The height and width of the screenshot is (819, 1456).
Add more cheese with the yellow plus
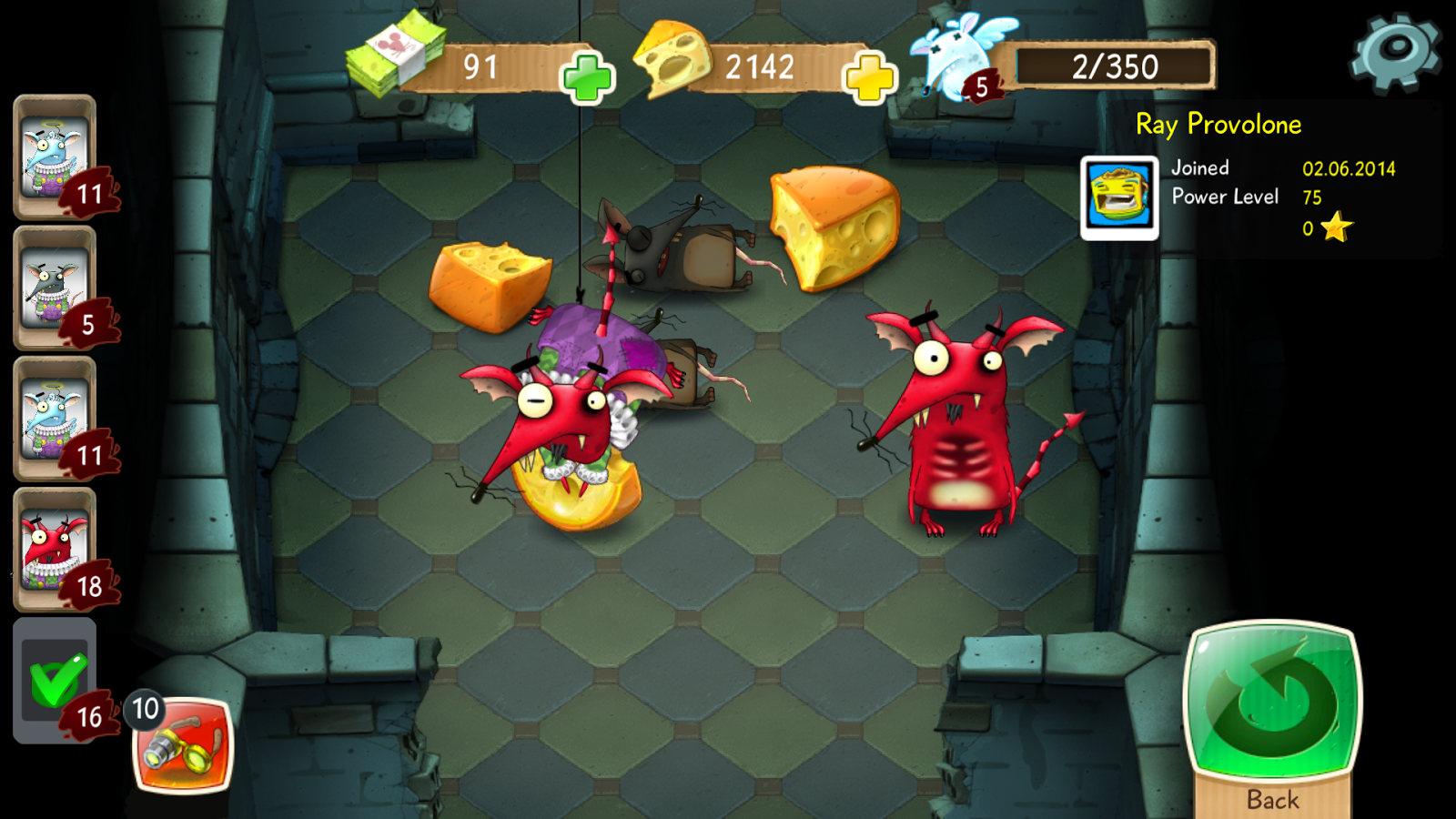coord(870,78)
